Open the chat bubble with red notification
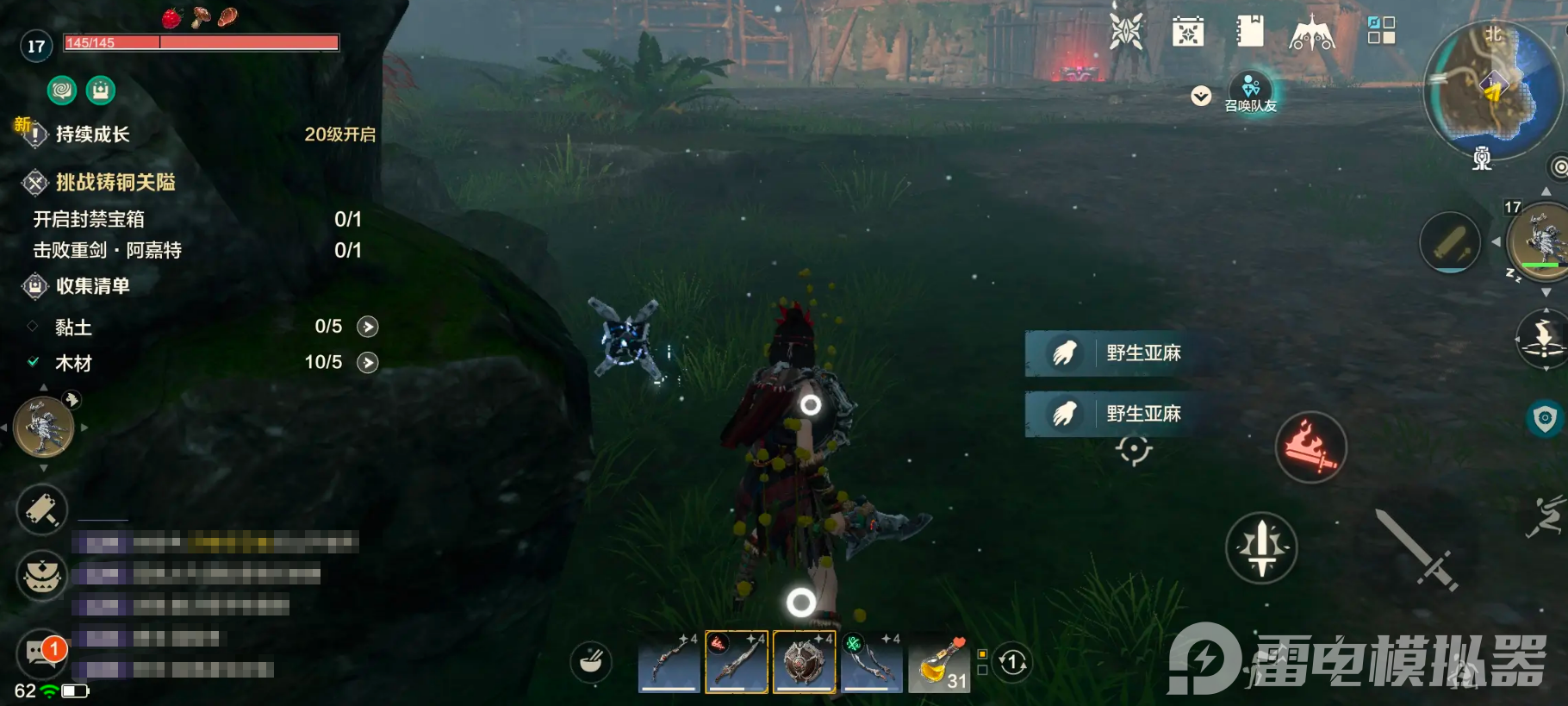 (x=41, y=653)
